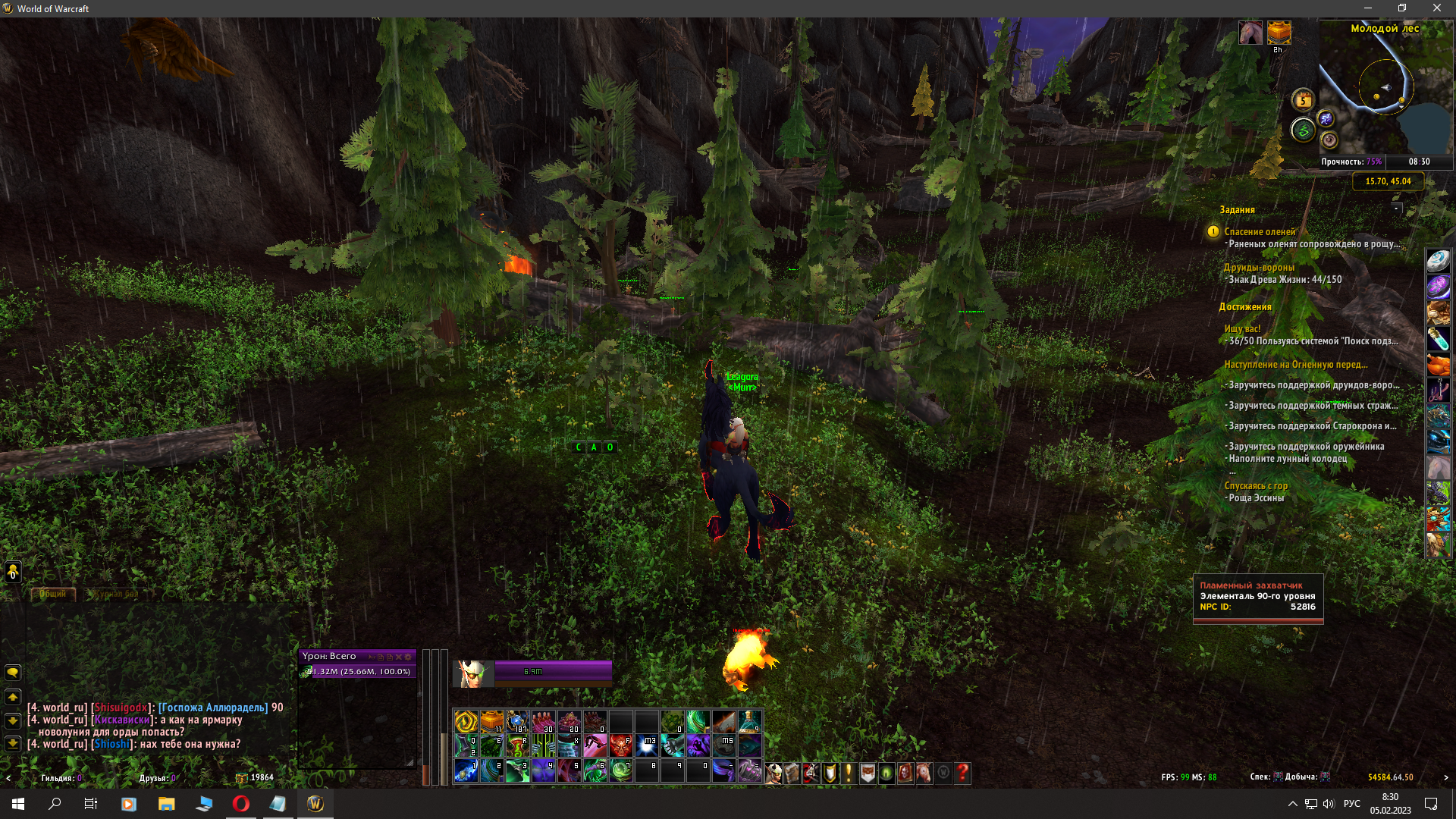Open the Друиды-вороны quest in tracker
Image resolution: width=1456 pixels, height=819 pixels.
click(1259, 267)
